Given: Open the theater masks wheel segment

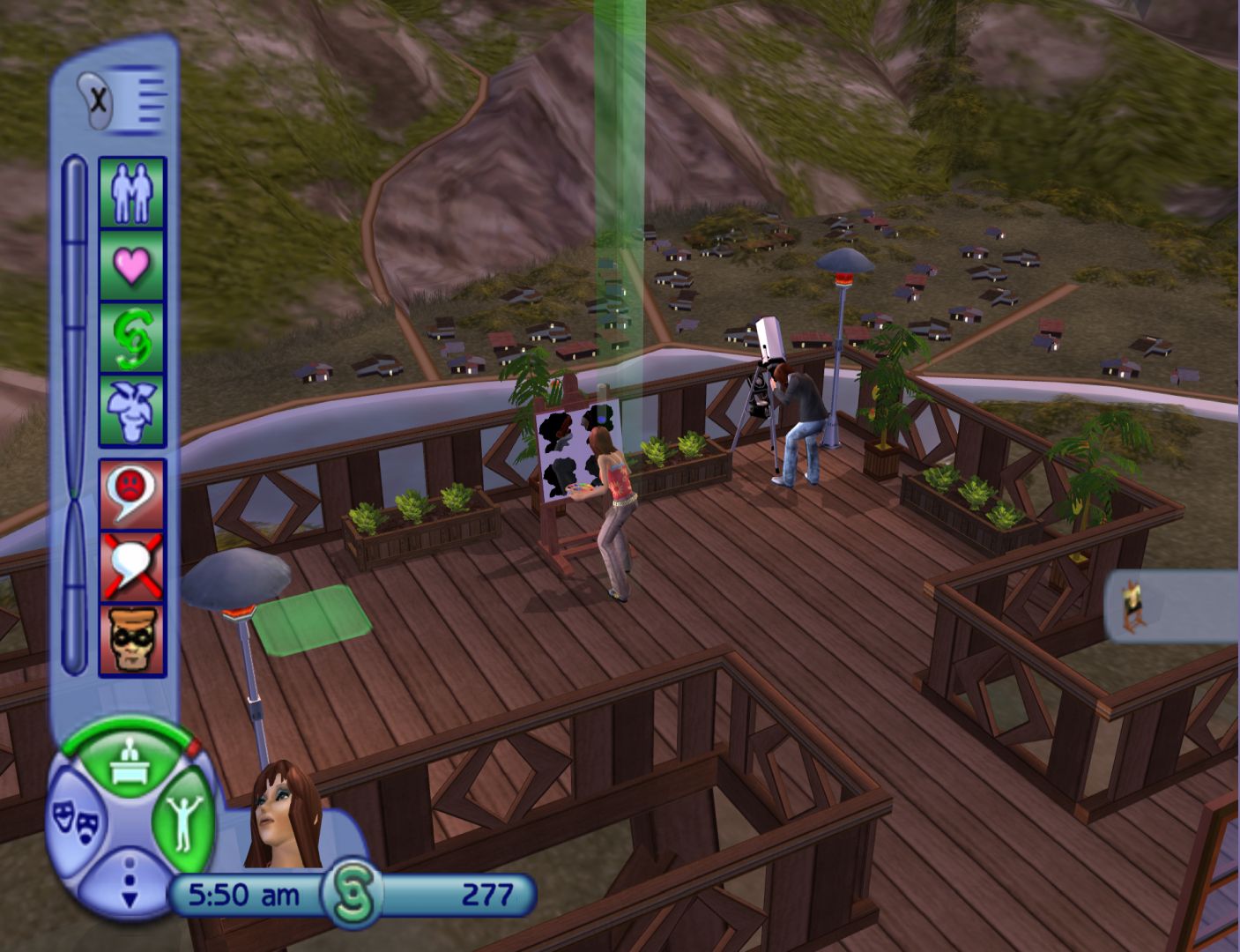Looking at the screenshot, I should (x=77, y=822).
